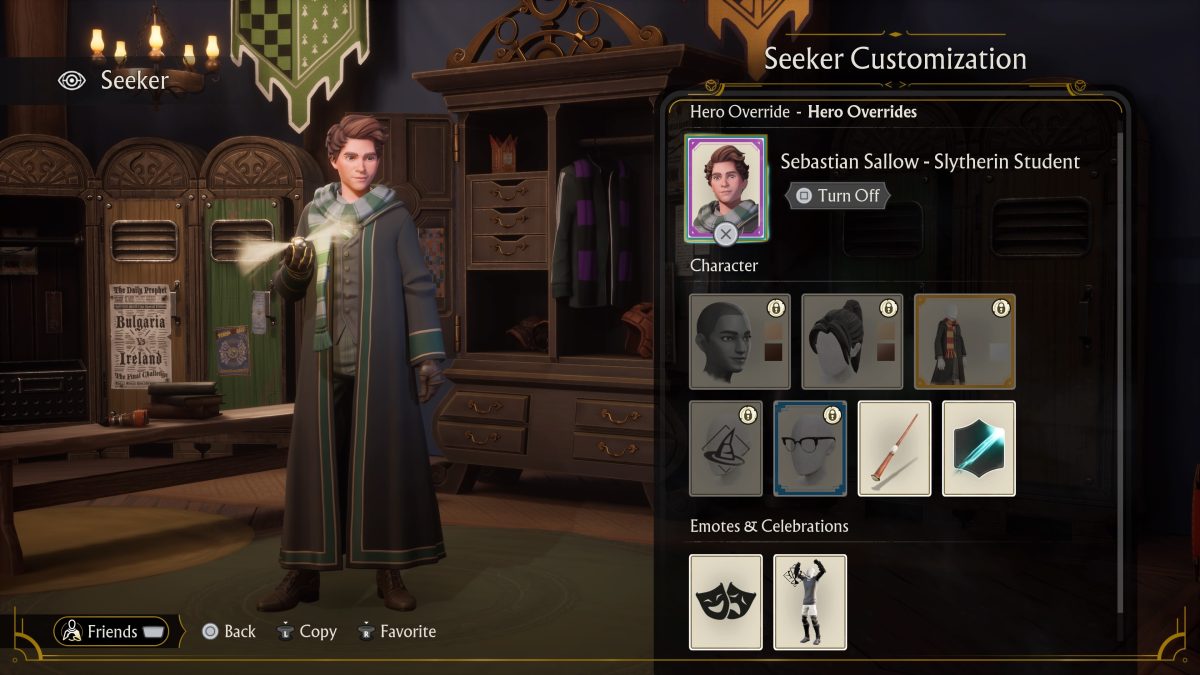1200x675 pixels.
Task: Select the eyeglasses tile
Action: [810, 448]
